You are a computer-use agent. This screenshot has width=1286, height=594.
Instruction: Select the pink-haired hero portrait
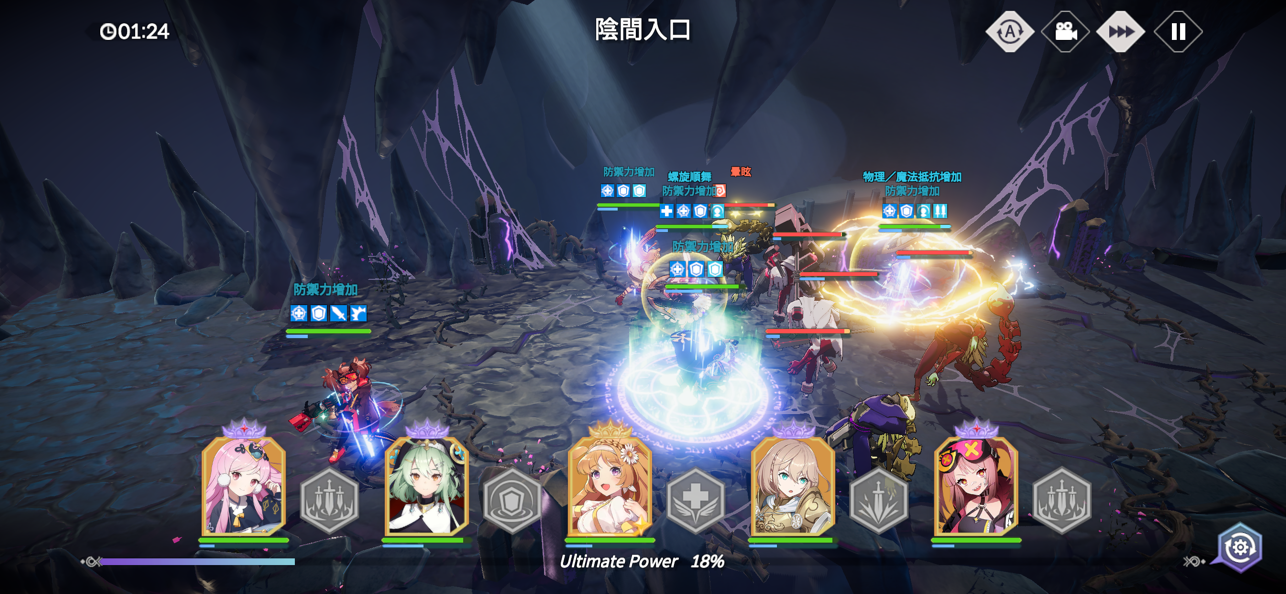pos(244,485)
